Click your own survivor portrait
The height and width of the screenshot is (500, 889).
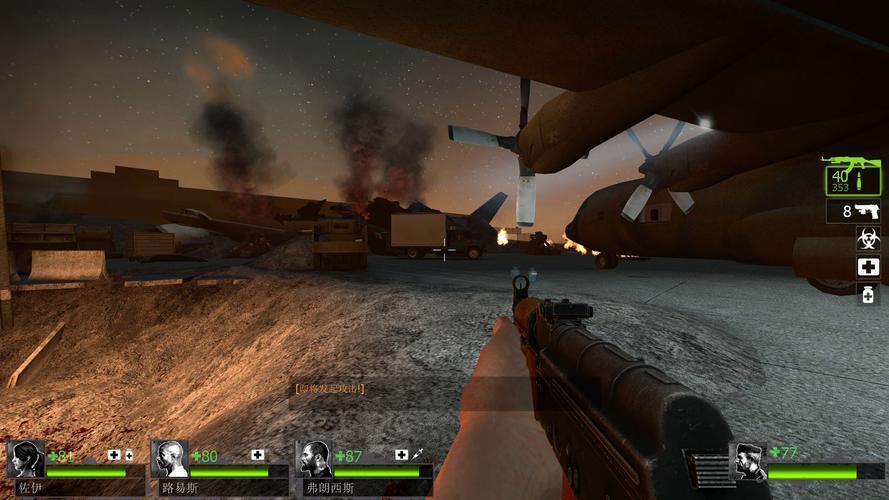[747, 461]
